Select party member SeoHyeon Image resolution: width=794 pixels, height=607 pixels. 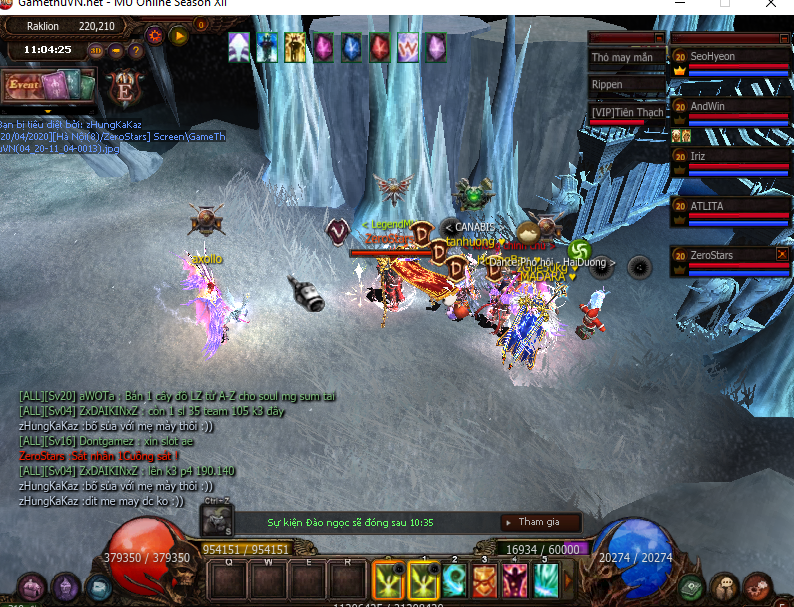pos(730,58)
